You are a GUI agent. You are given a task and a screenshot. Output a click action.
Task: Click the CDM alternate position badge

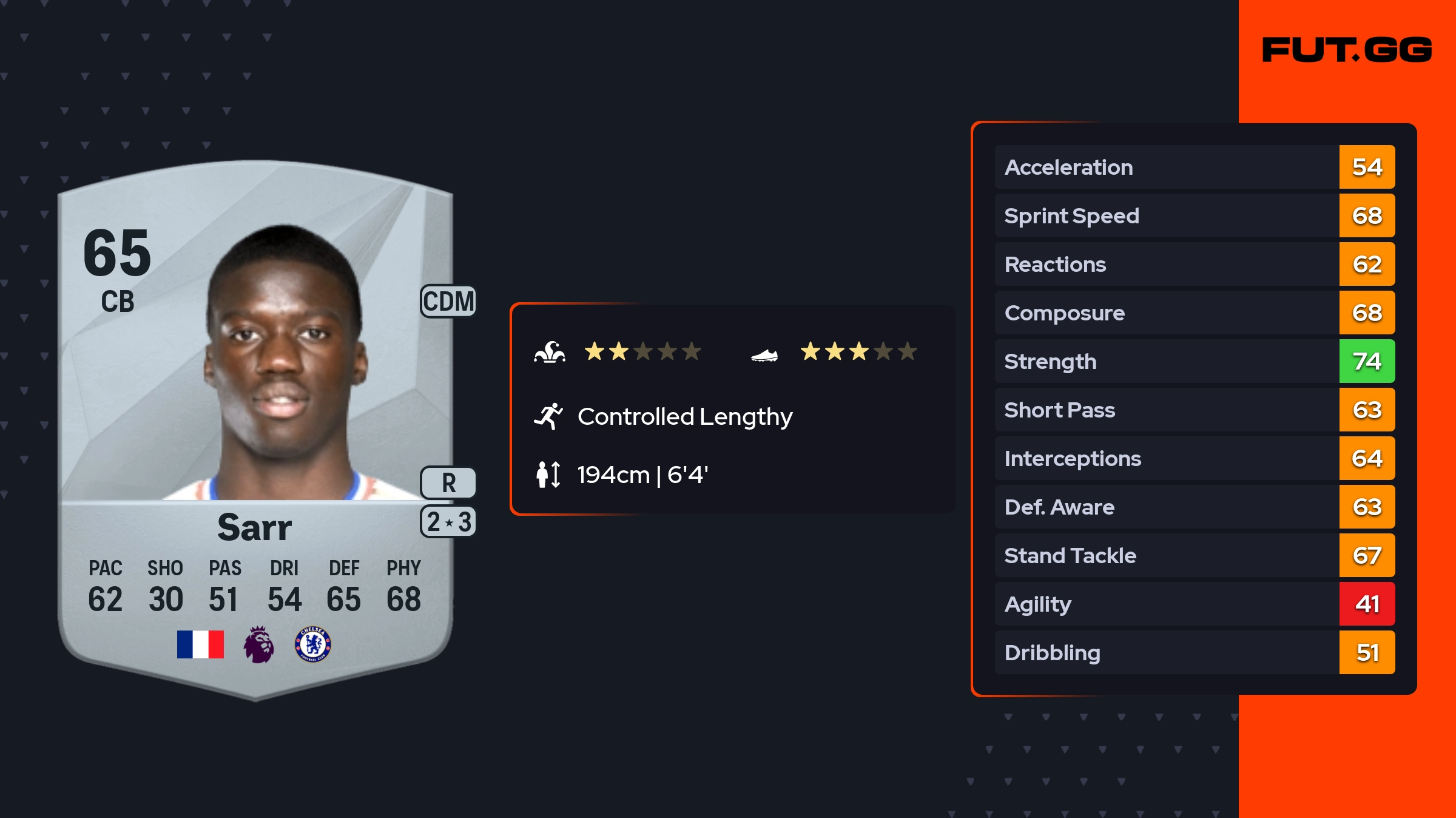(448, 301)
